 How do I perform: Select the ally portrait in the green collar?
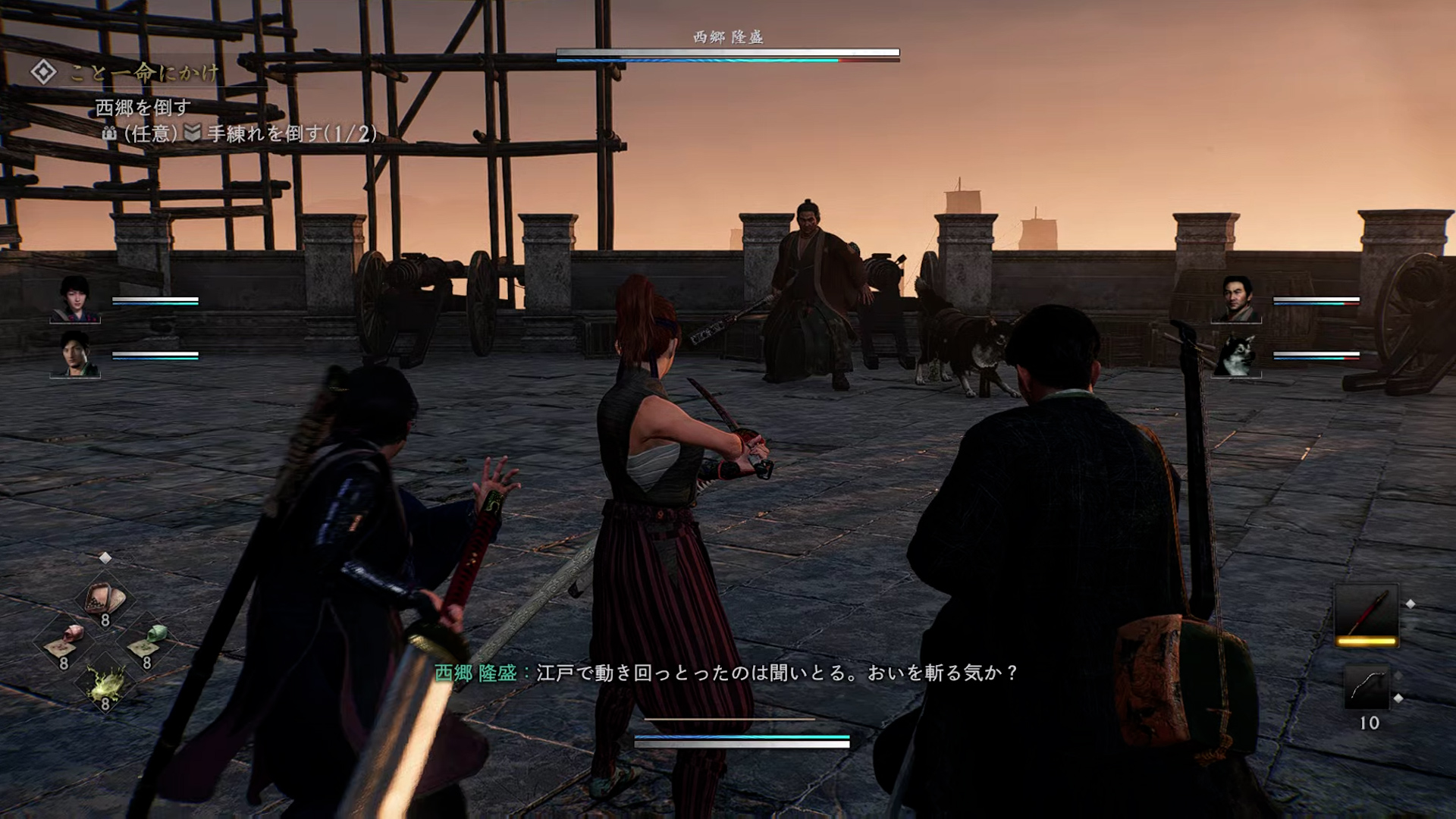75,354
